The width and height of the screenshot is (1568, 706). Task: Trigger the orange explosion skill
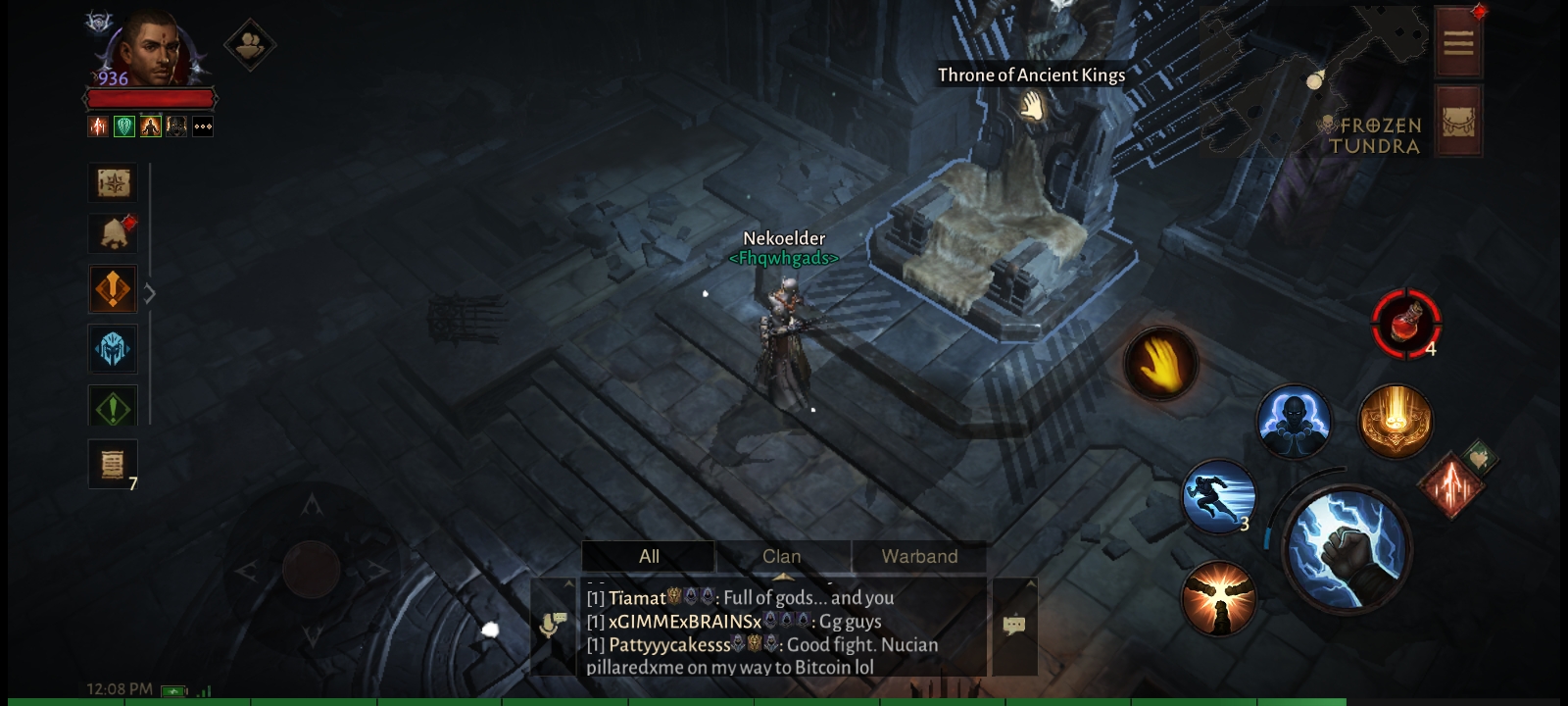1218,599
